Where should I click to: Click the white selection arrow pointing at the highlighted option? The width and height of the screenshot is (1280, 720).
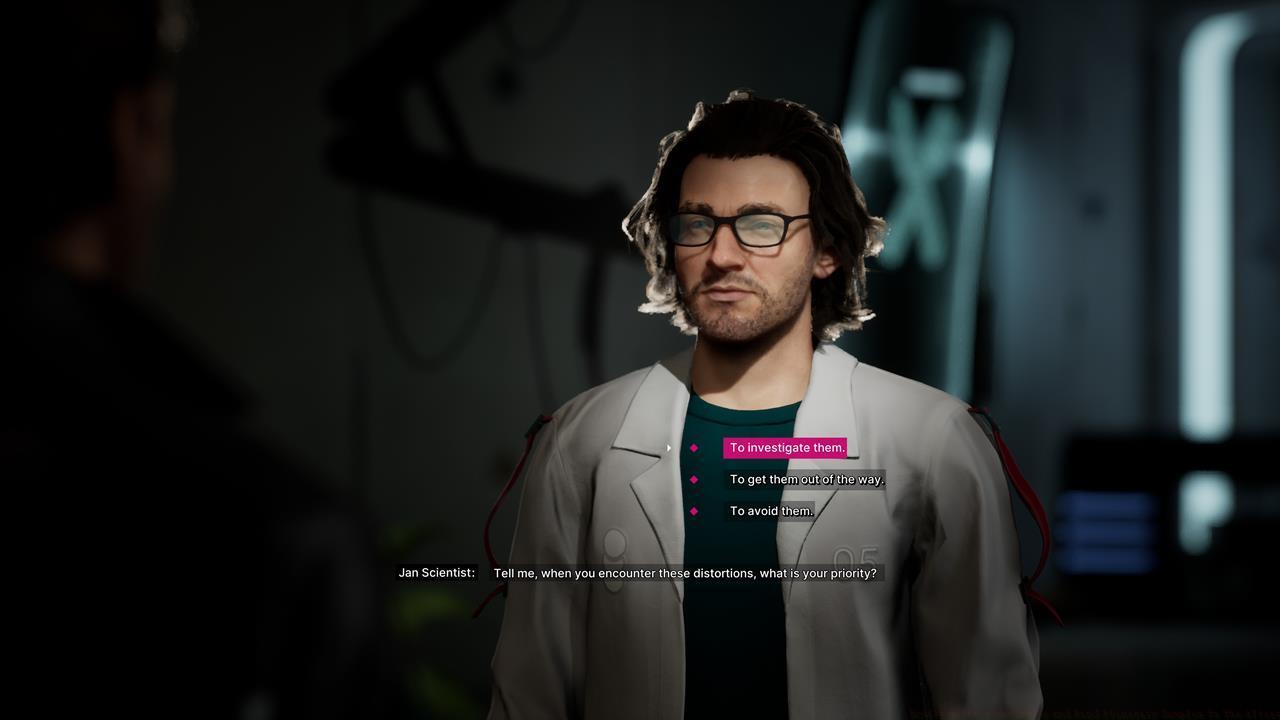point(668,448)
